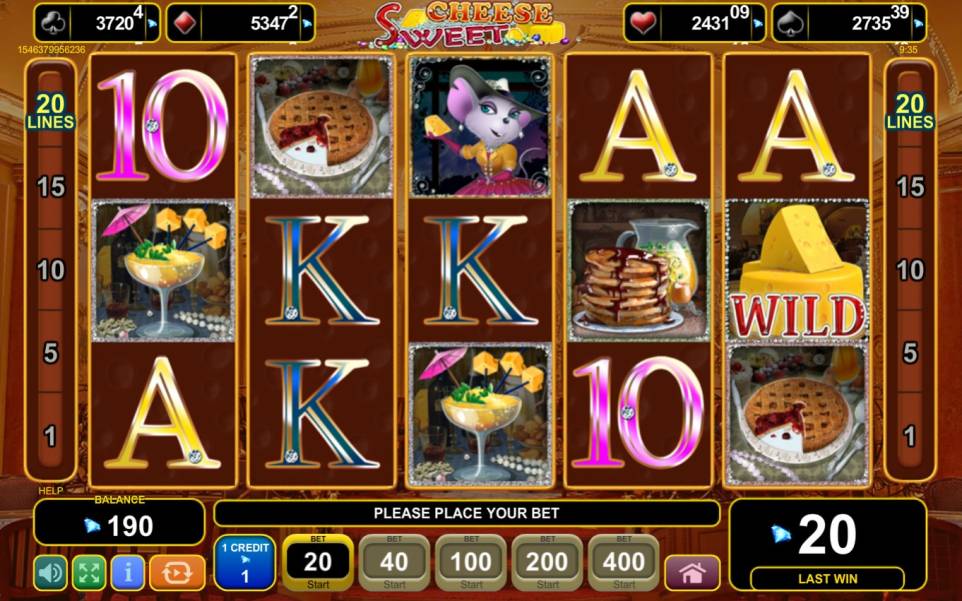Screen dimensions: 962x601
Task: Enter fullscreen with the green arrows icon
Action: point(89,572)
